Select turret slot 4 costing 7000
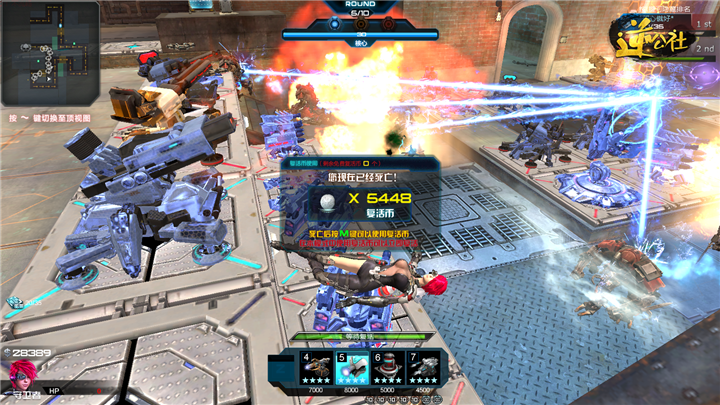Image resolution: width=720 pixels, height=405 pixels. [x=318, y=368]
